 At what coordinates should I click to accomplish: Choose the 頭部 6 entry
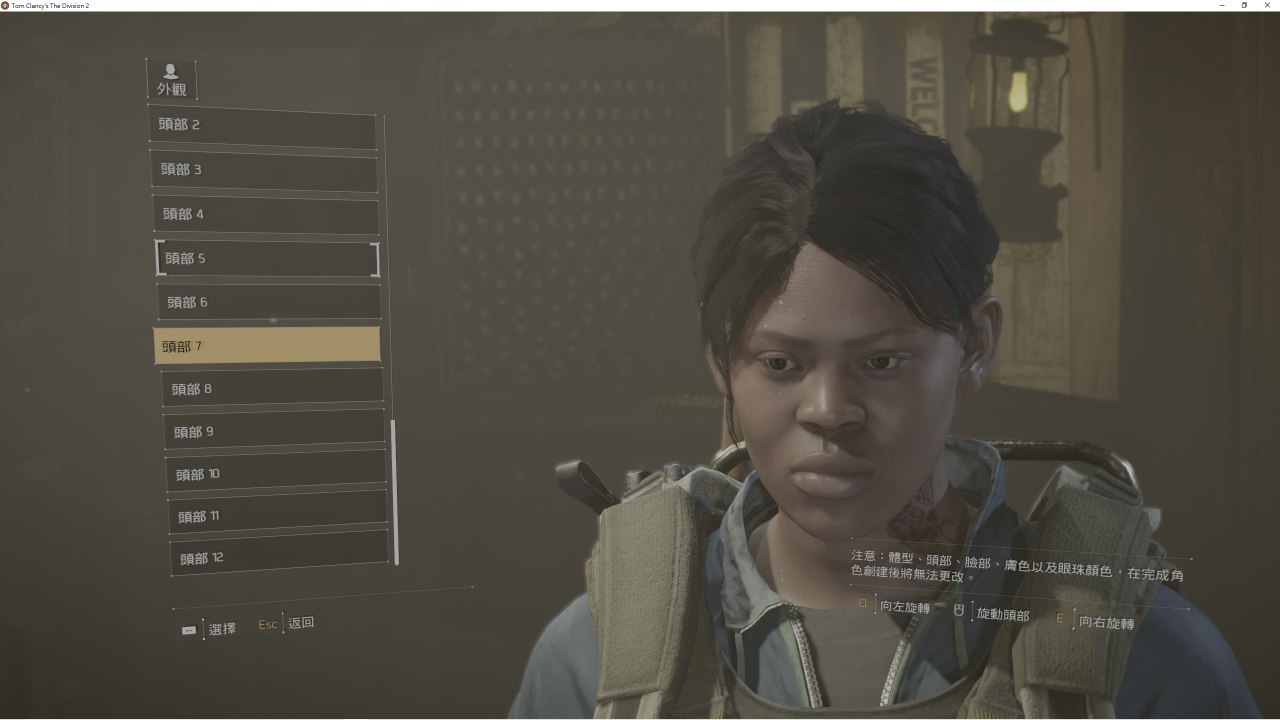pyautogui.click(x=270, y=302)
